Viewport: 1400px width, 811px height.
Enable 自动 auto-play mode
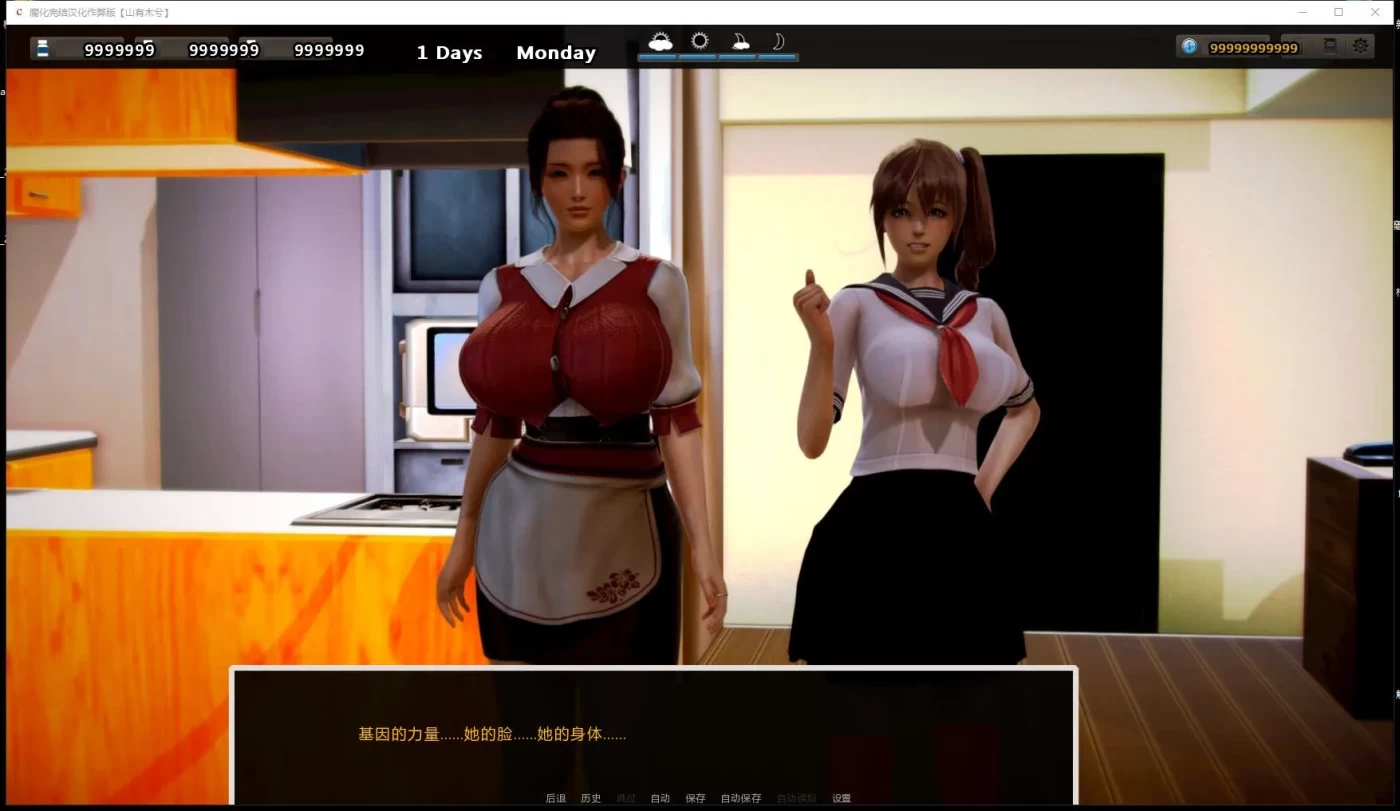(x=660, y=797)
